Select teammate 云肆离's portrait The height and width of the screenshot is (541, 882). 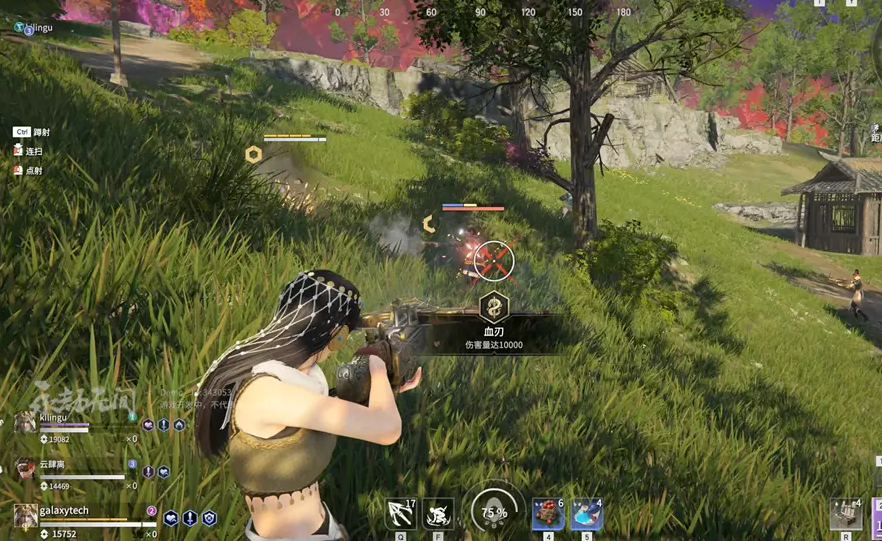tap(25, 469)
